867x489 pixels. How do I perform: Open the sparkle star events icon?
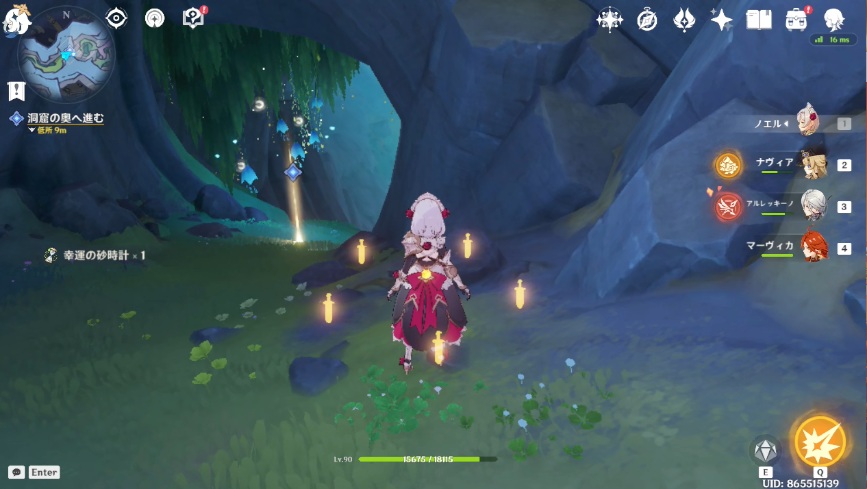pyautogui.click(x=721, y=19)
